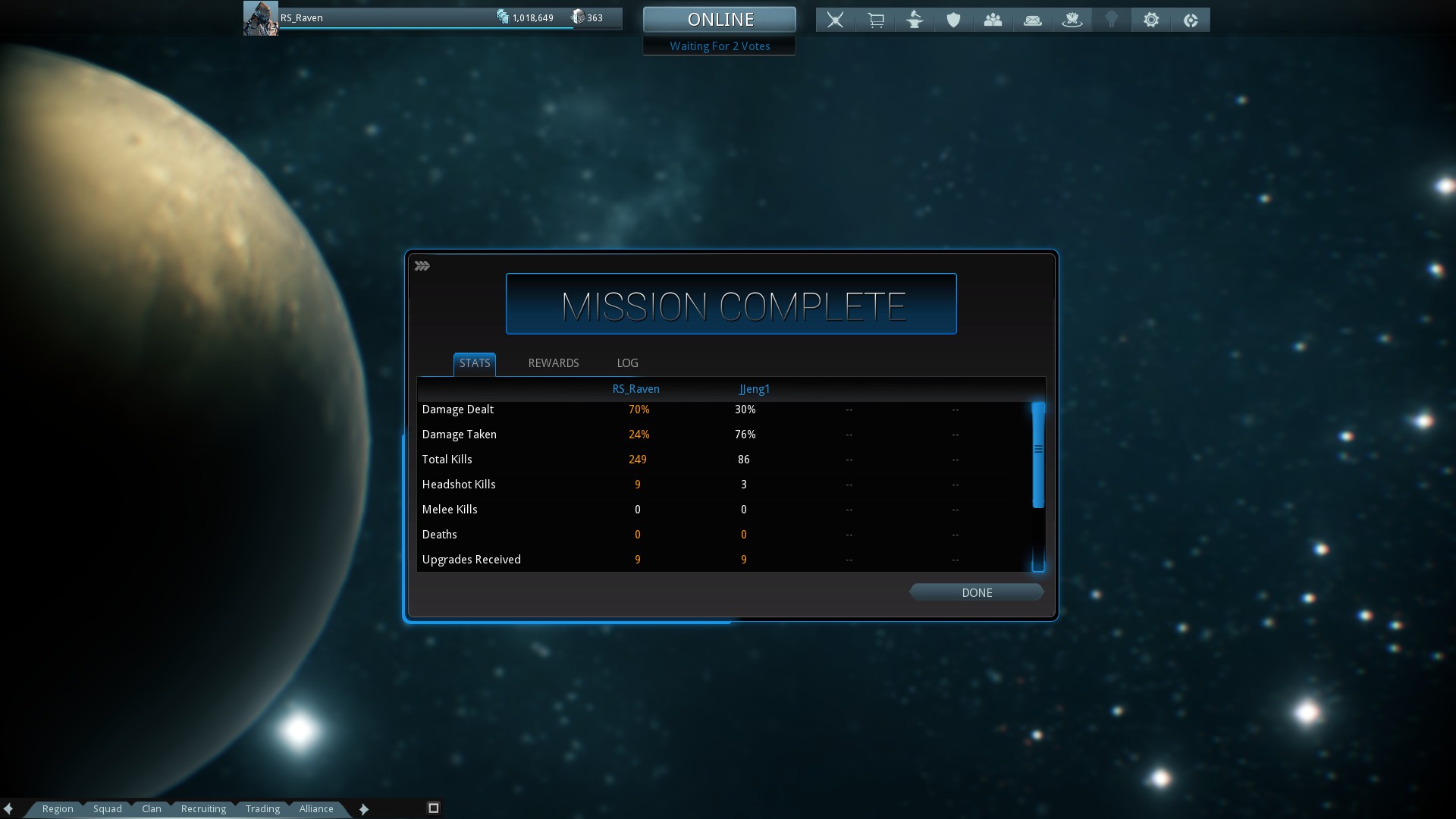Open the three-person contacts icon
Screen dimensions: 1456x819
click(993, 20)
